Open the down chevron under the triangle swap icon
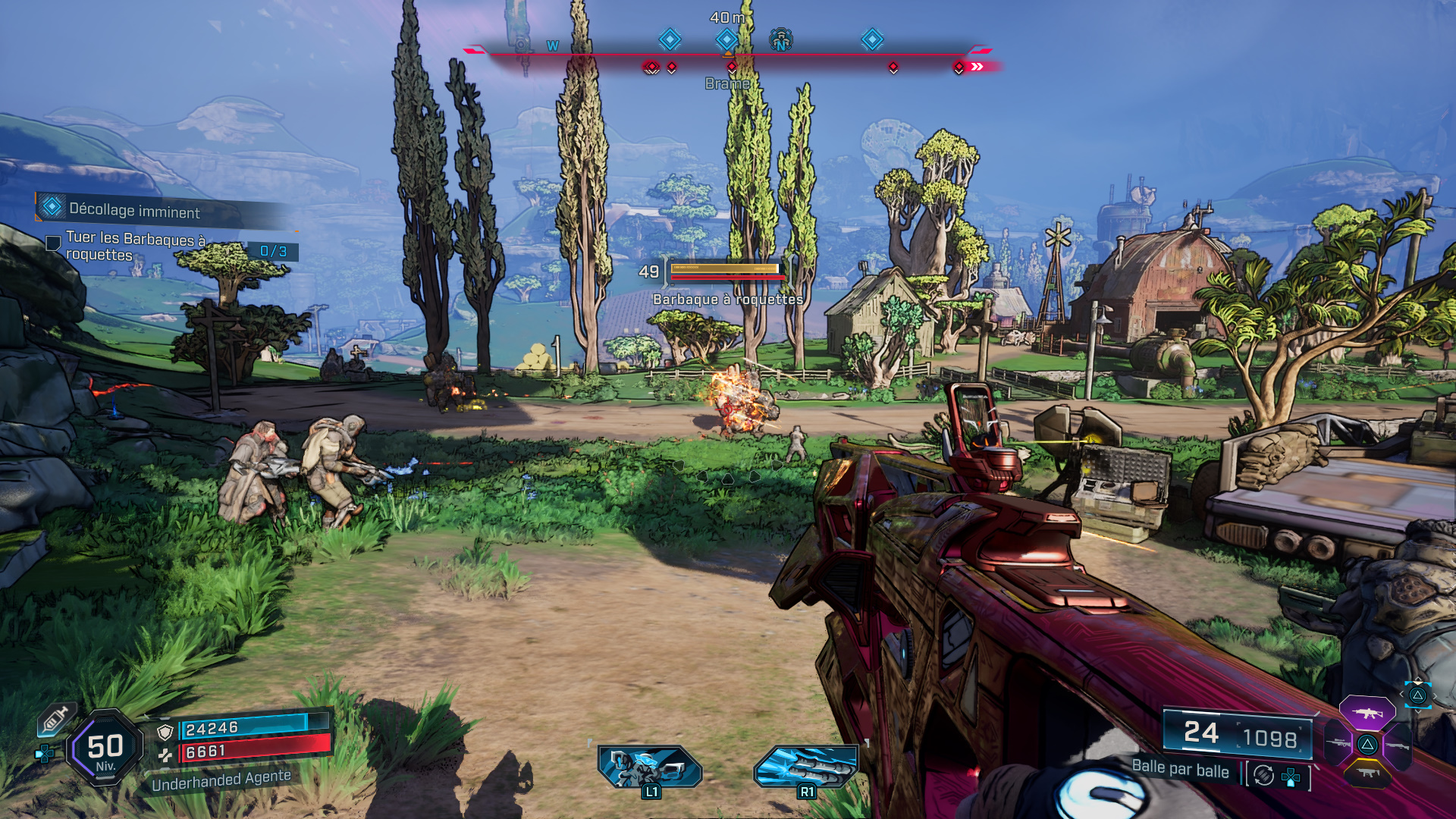 pyautogui.click(x=1418, y=712)
